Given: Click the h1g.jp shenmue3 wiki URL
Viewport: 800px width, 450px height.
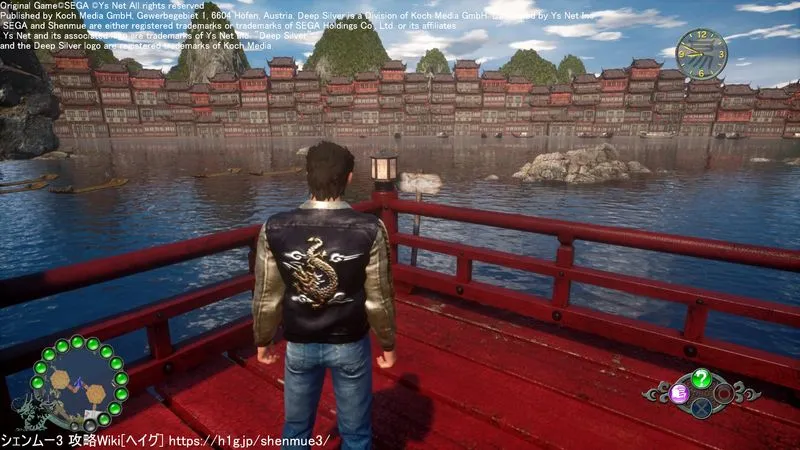Looking at the screenshot, I should tap(251, 440).
